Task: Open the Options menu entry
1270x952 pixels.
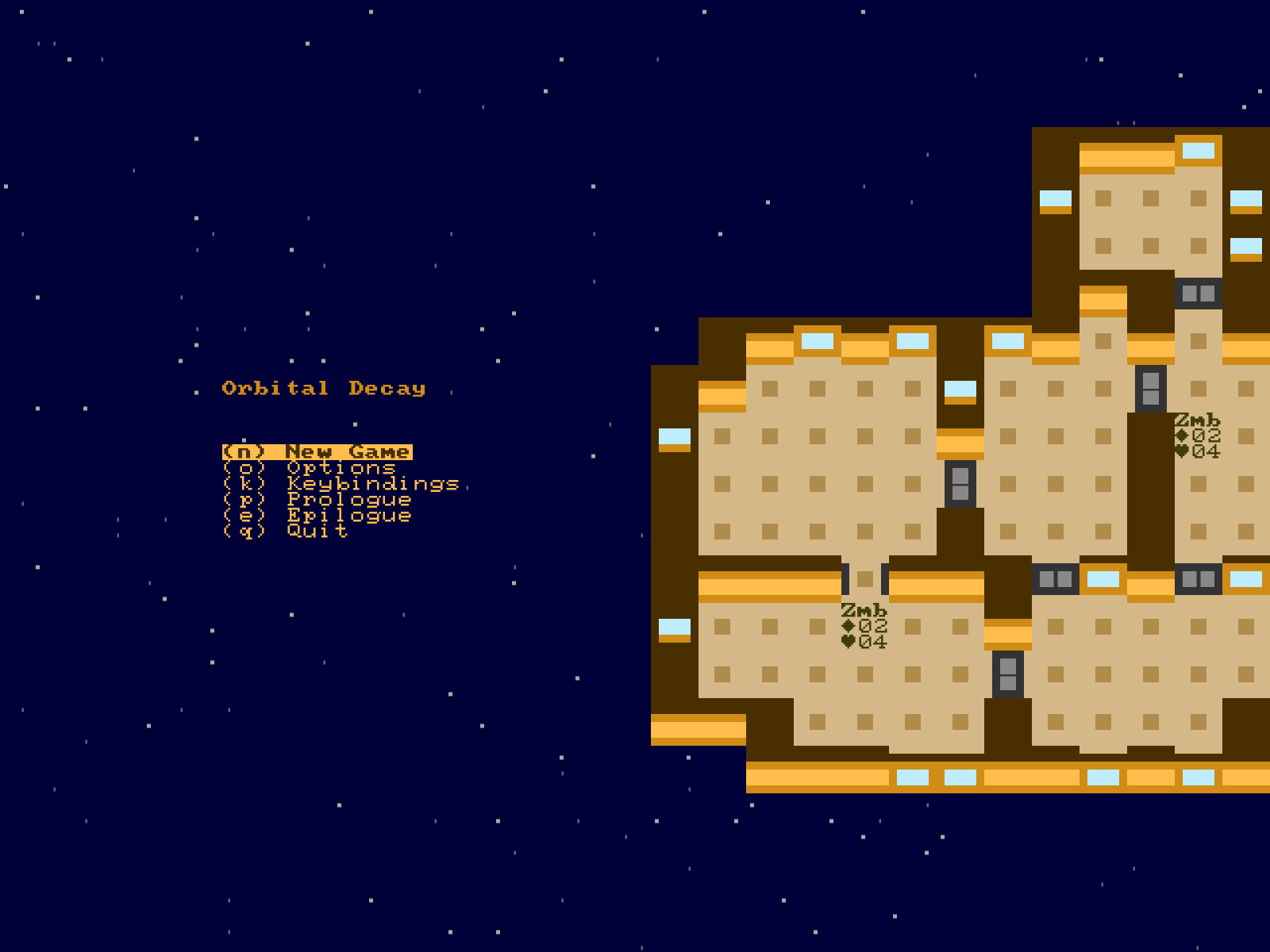Action: point(310,468)
